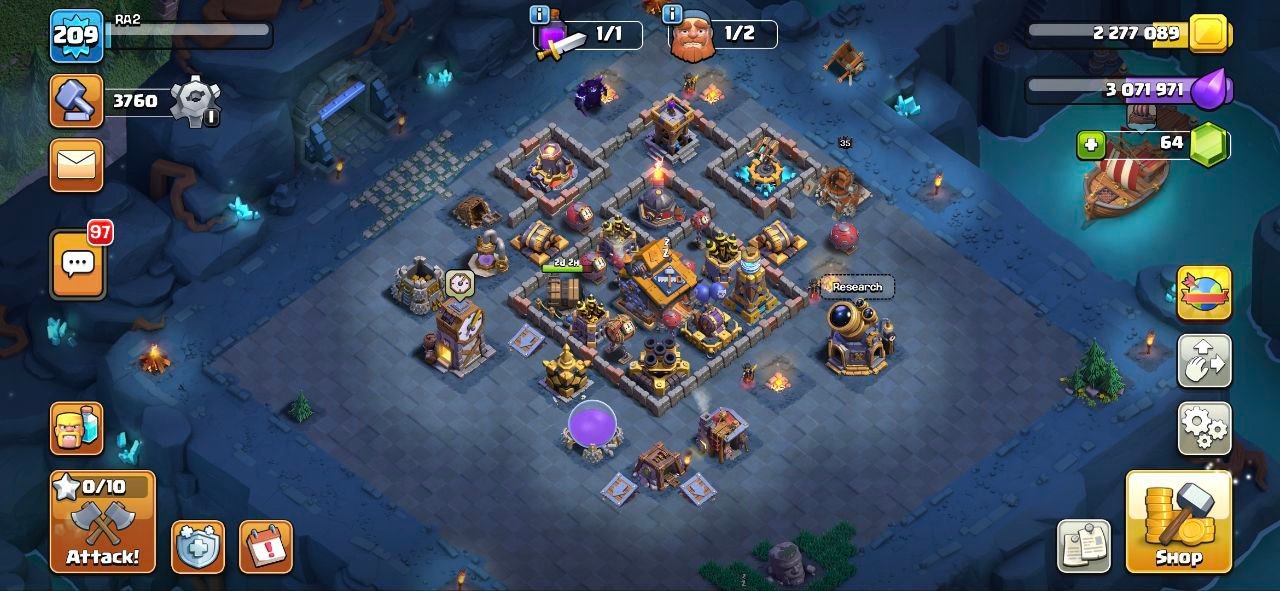This screenshot has height=591, width=1280.
Task: Open the chat with 97 notifications
Action: tap(77, 263)
